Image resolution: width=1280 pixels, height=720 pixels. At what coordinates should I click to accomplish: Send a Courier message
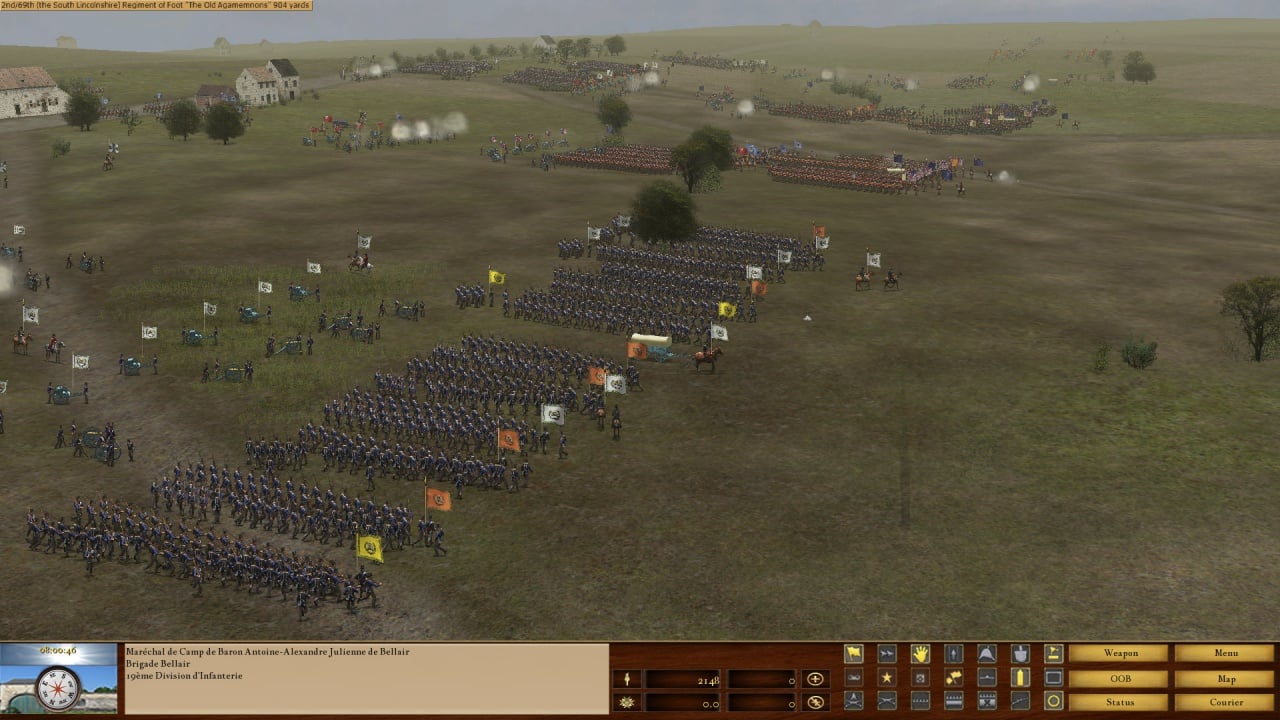click(x=1225, y=702)
